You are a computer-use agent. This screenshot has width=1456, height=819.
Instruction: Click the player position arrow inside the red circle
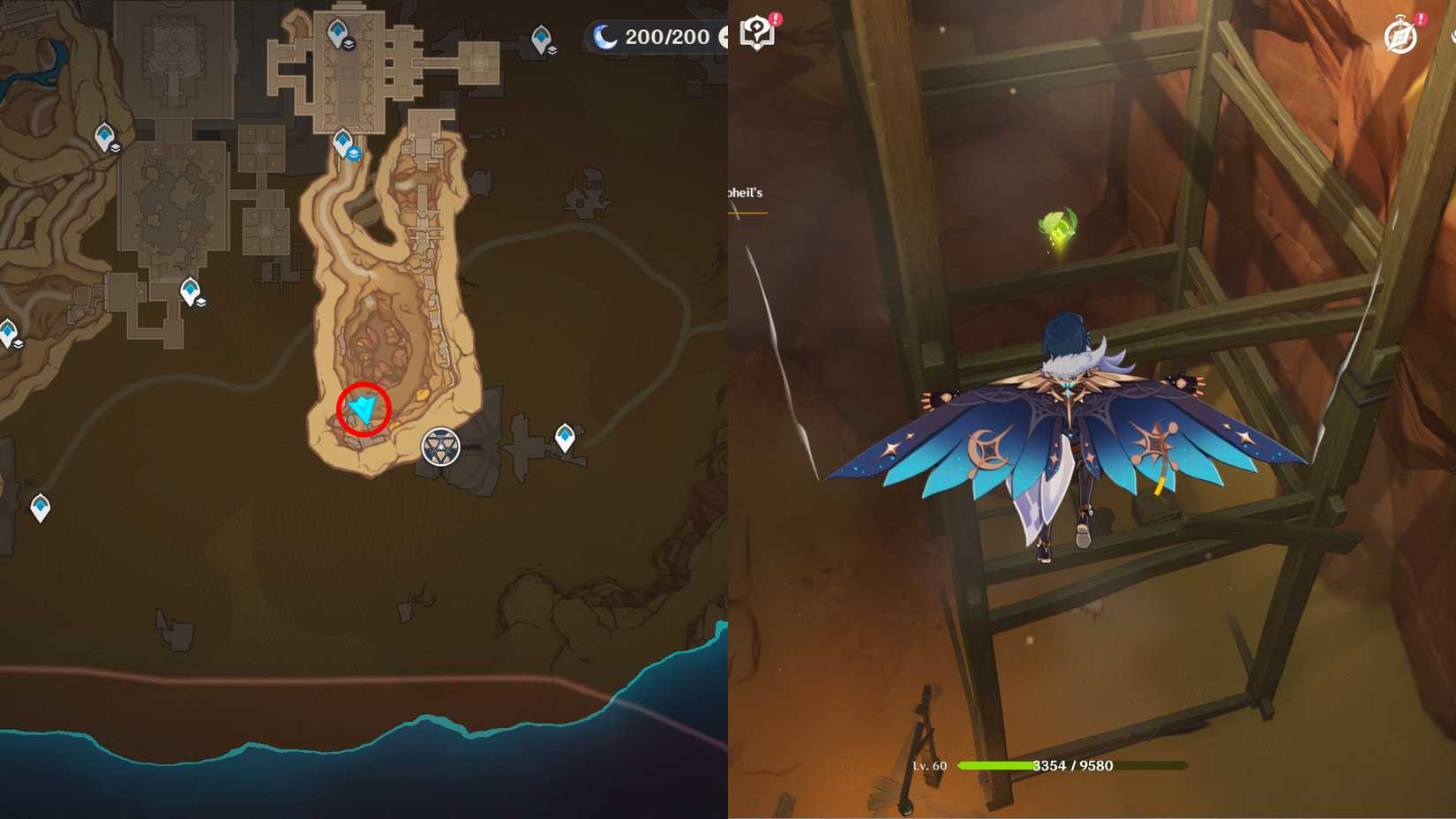362,406
